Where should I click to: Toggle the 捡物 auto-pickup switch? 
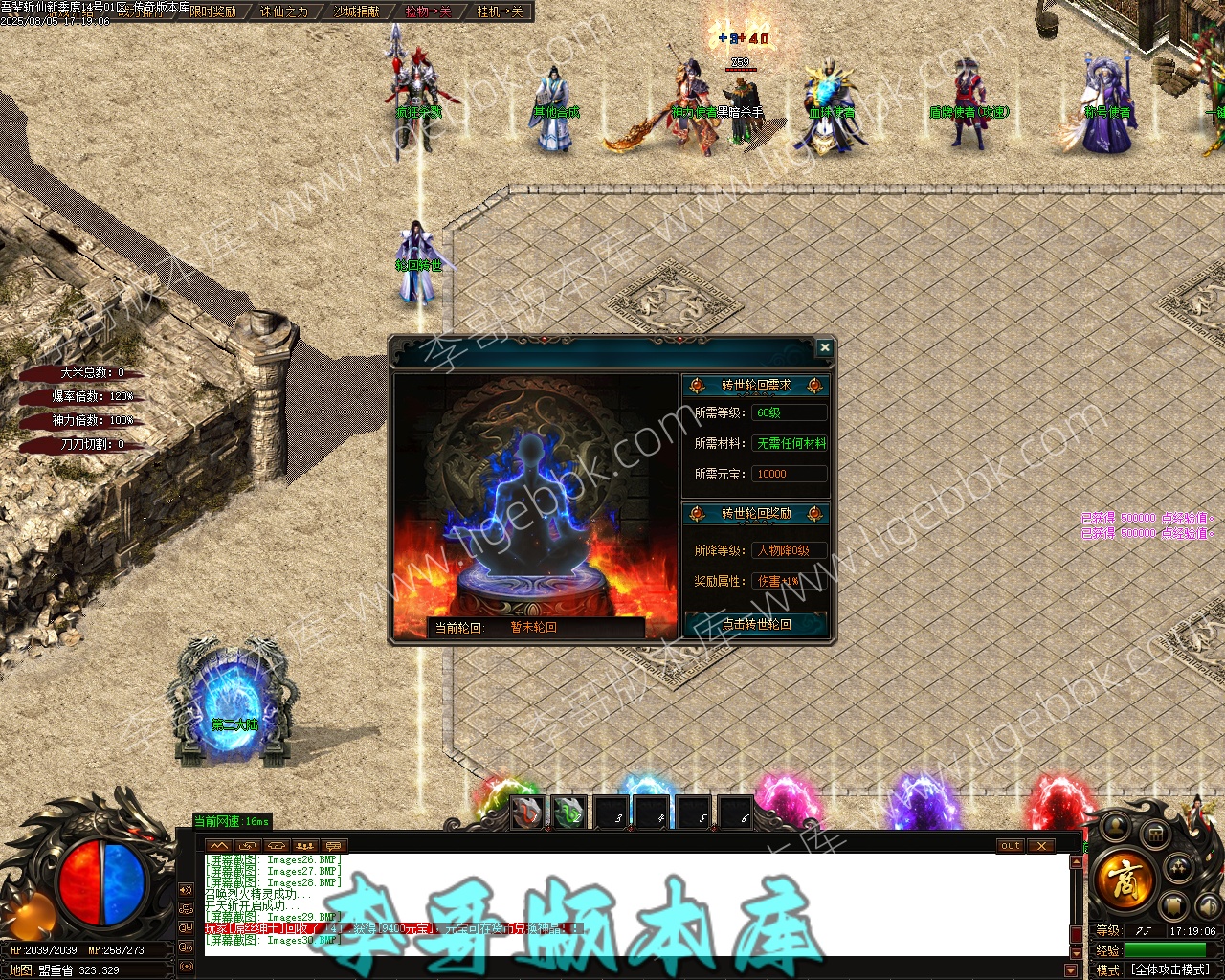(428, 11)
